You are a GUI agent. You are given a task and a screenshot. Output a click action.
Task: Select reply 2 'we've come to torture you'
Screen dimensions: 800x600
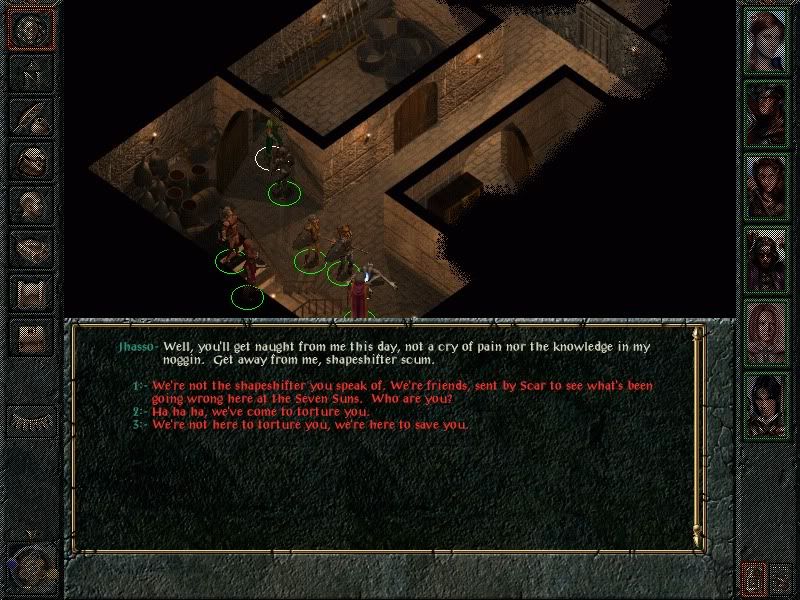pos(260,411)
